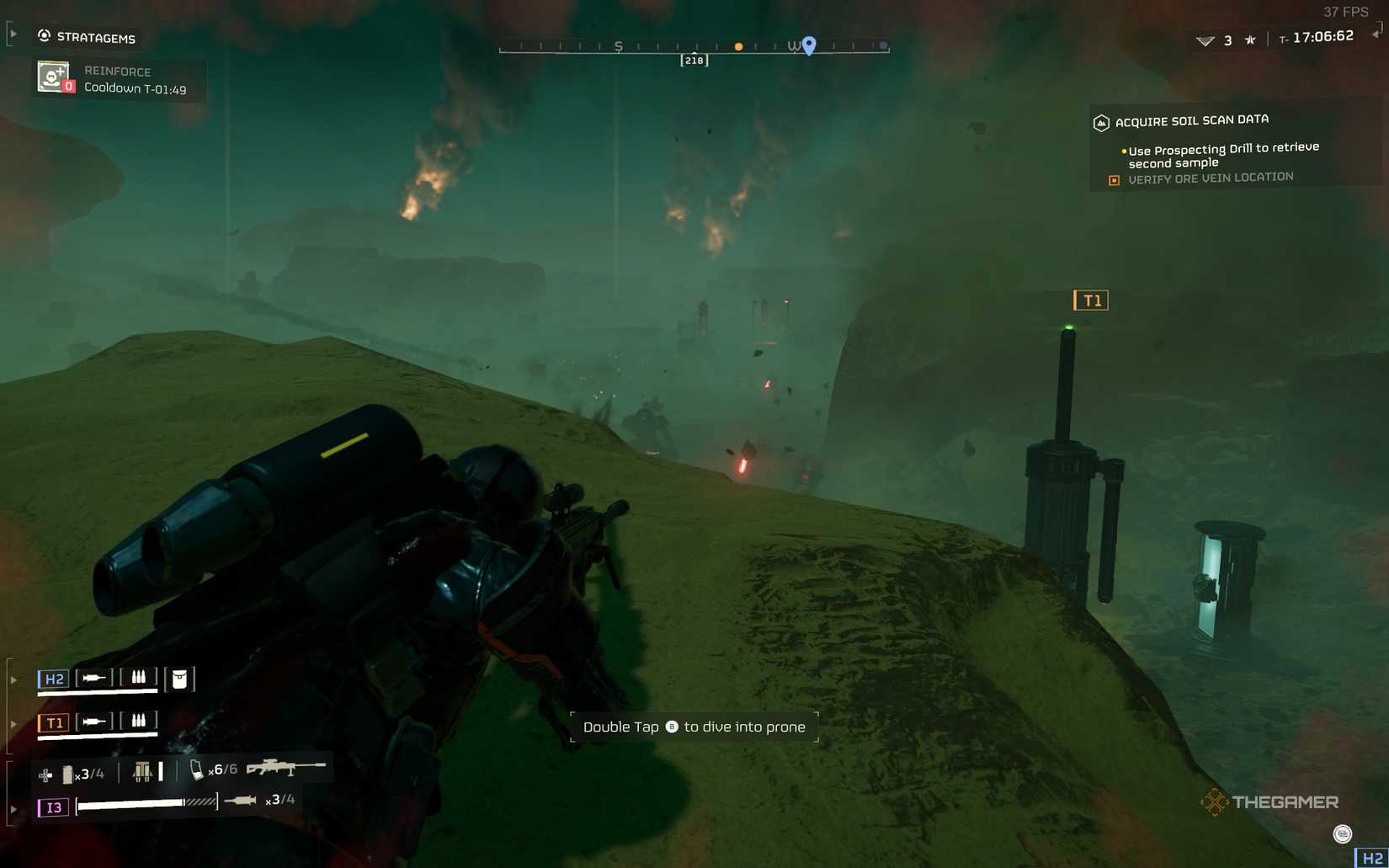This screenshot has height=868, width=1389.
Task: Click the backpack icon on player H2's status bar
Action: pos(180,679)
